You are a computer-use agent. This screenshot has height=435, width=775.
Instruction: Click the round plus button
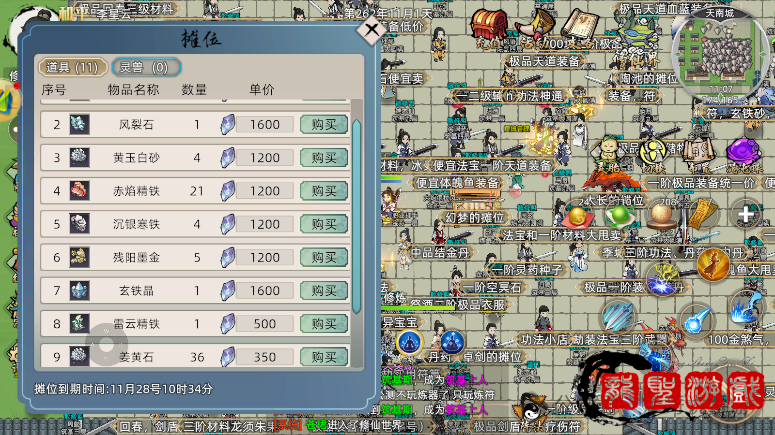tap(746, 213)
